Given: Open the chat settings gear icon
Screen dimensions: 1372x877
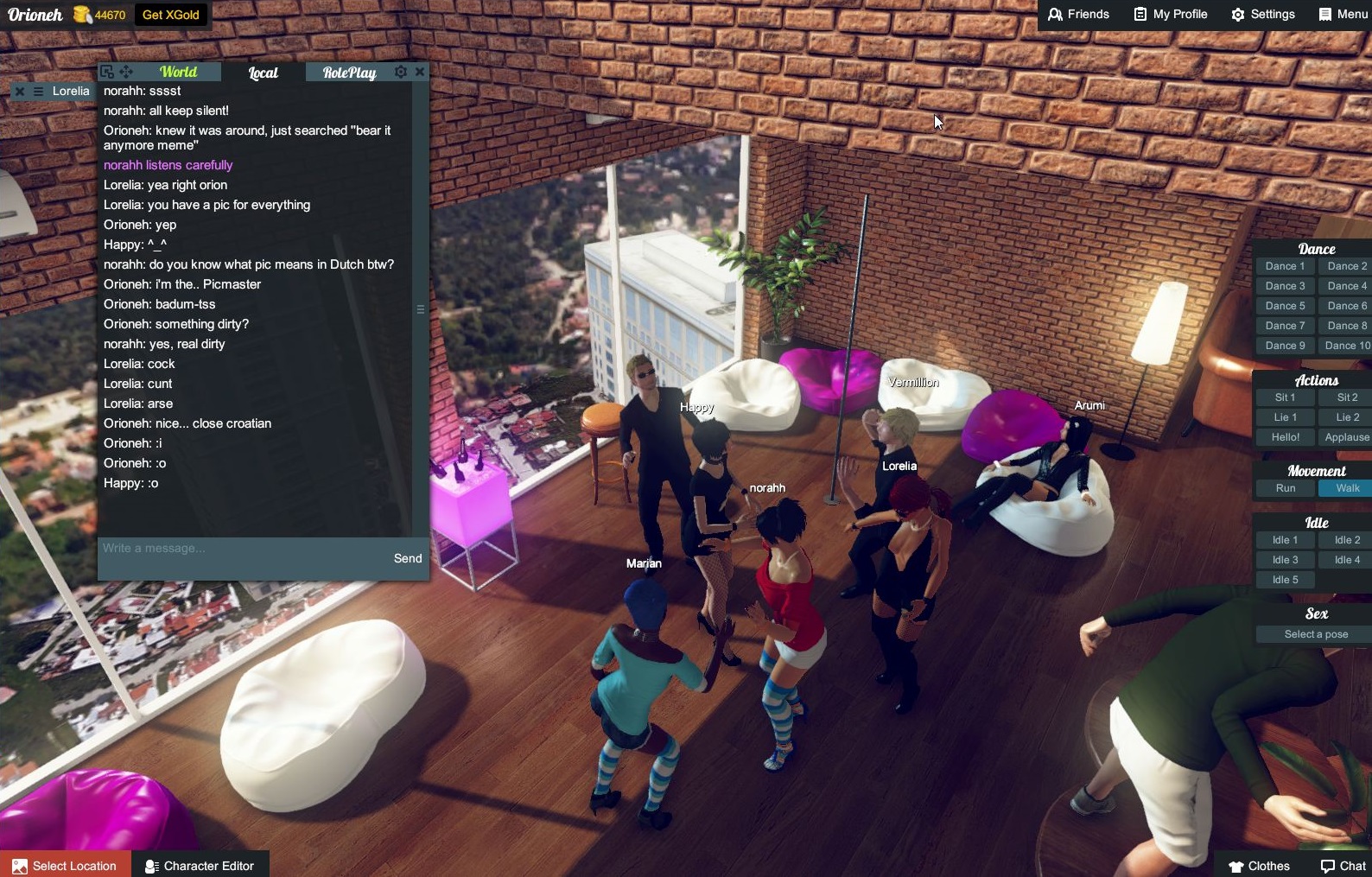Looking at the screenshot, I should [400, 72].
